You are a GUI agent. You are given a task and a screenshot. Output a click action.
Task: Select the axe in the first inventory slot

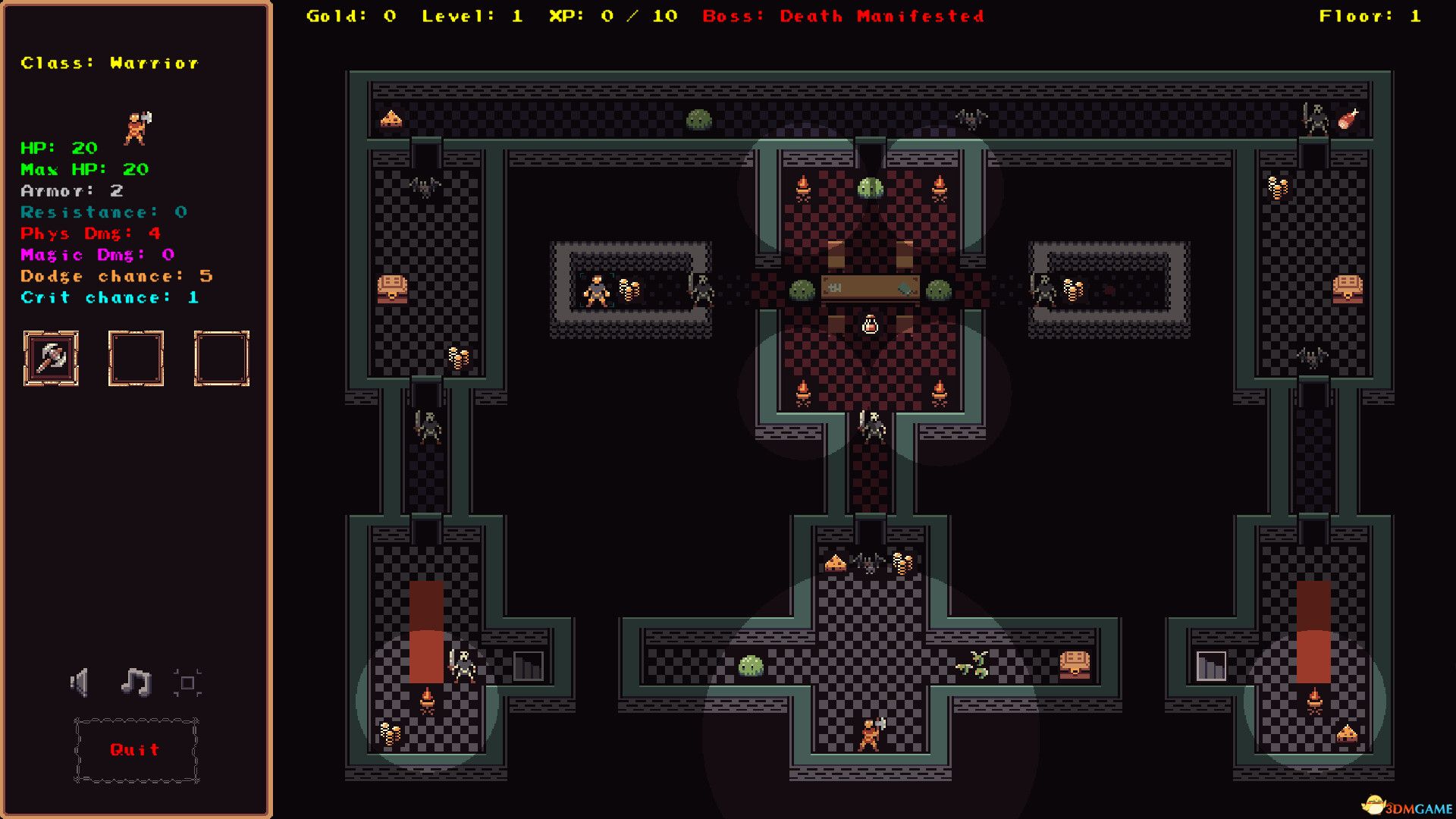point(51,359)
